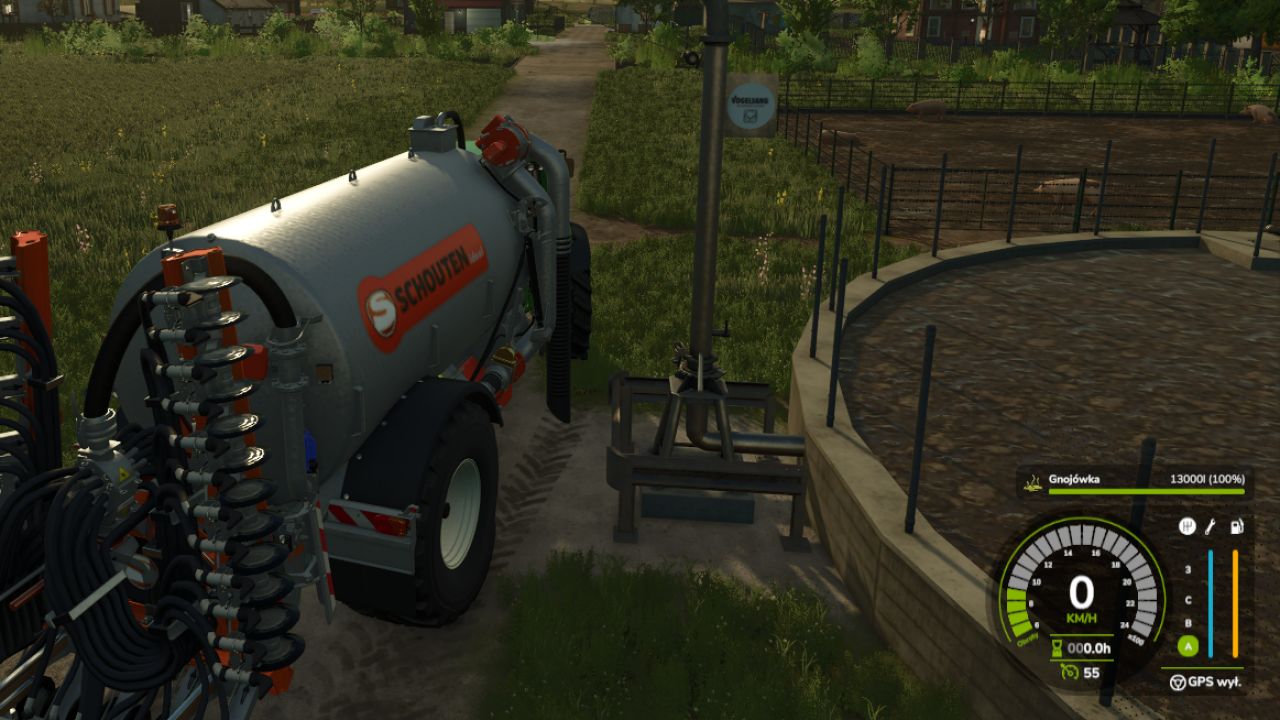This screenshot has height=720, width=1280.
Task: Click the Gnojówka slurry fill icon
Action: pyautogui.click(x=1031, y=480)
